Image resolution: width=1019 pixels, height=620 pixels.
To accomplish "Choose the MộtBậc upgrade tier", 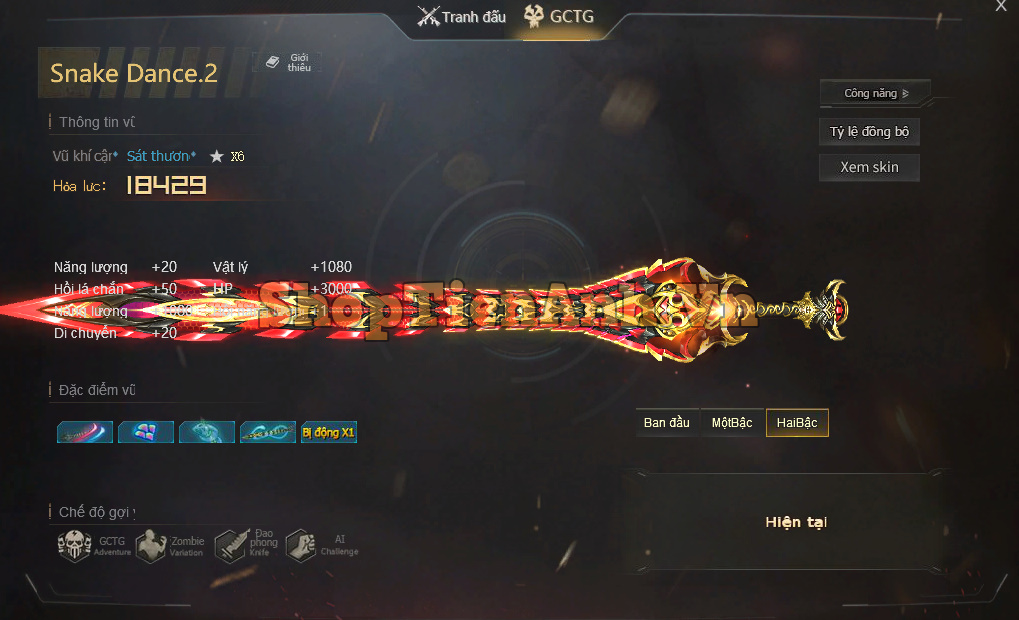I will [x=732, y=423].
